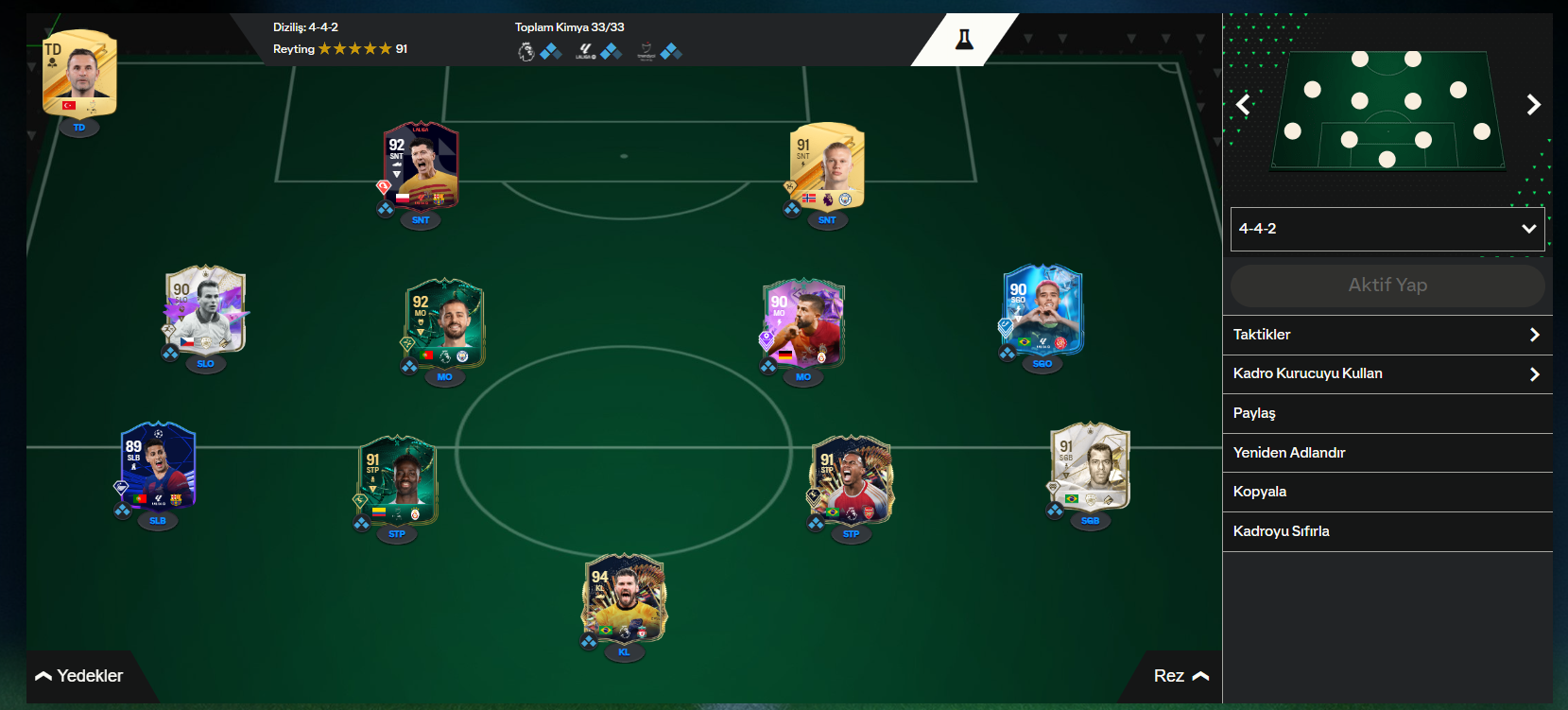Viewport: 1568px width, 710px height.
Task: Select Haaland's 91-rated SNT card
Action: [827, 170]
